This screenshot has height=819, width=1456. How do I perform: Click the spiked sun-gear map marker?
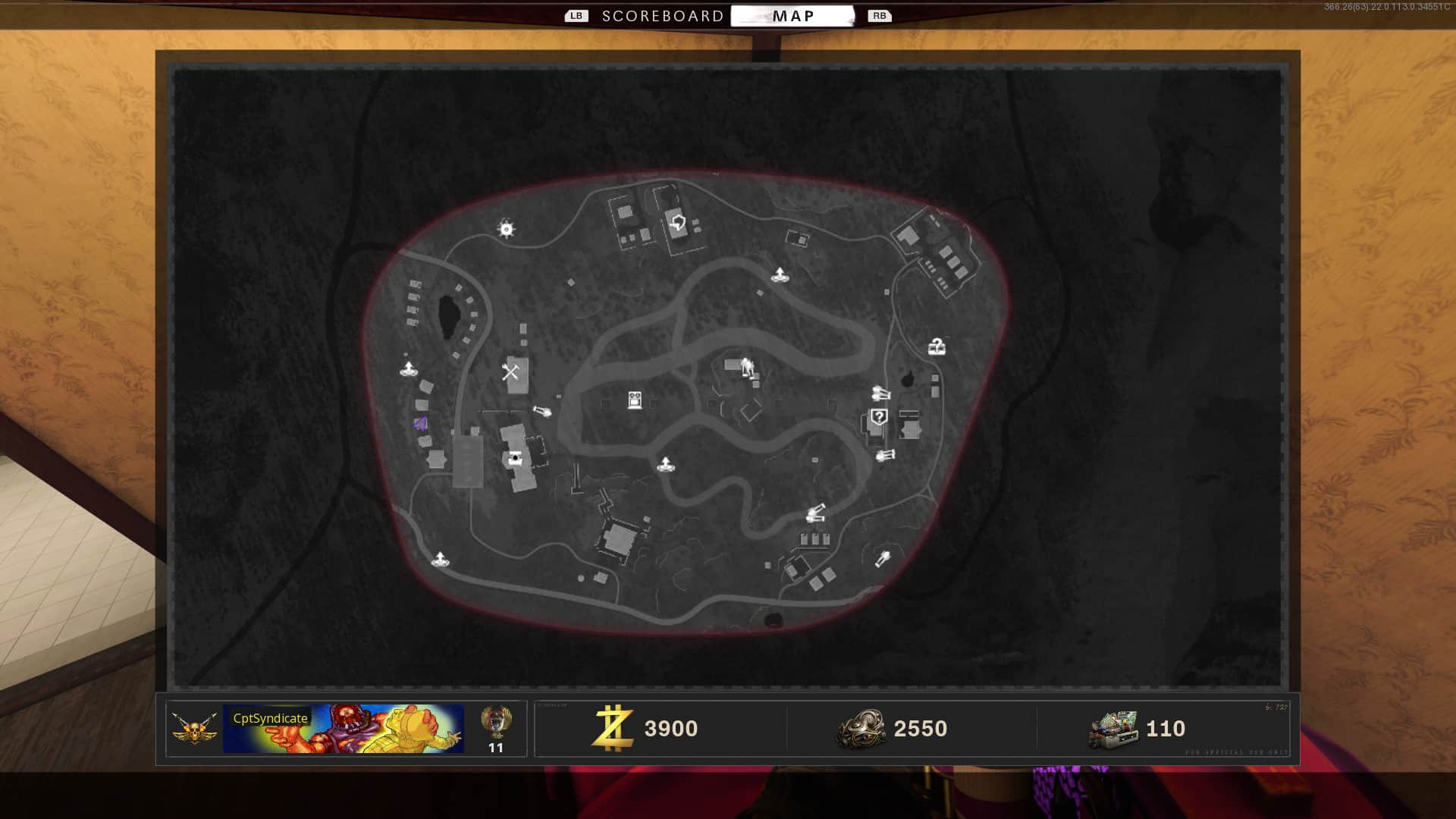[x=506, y=229]
